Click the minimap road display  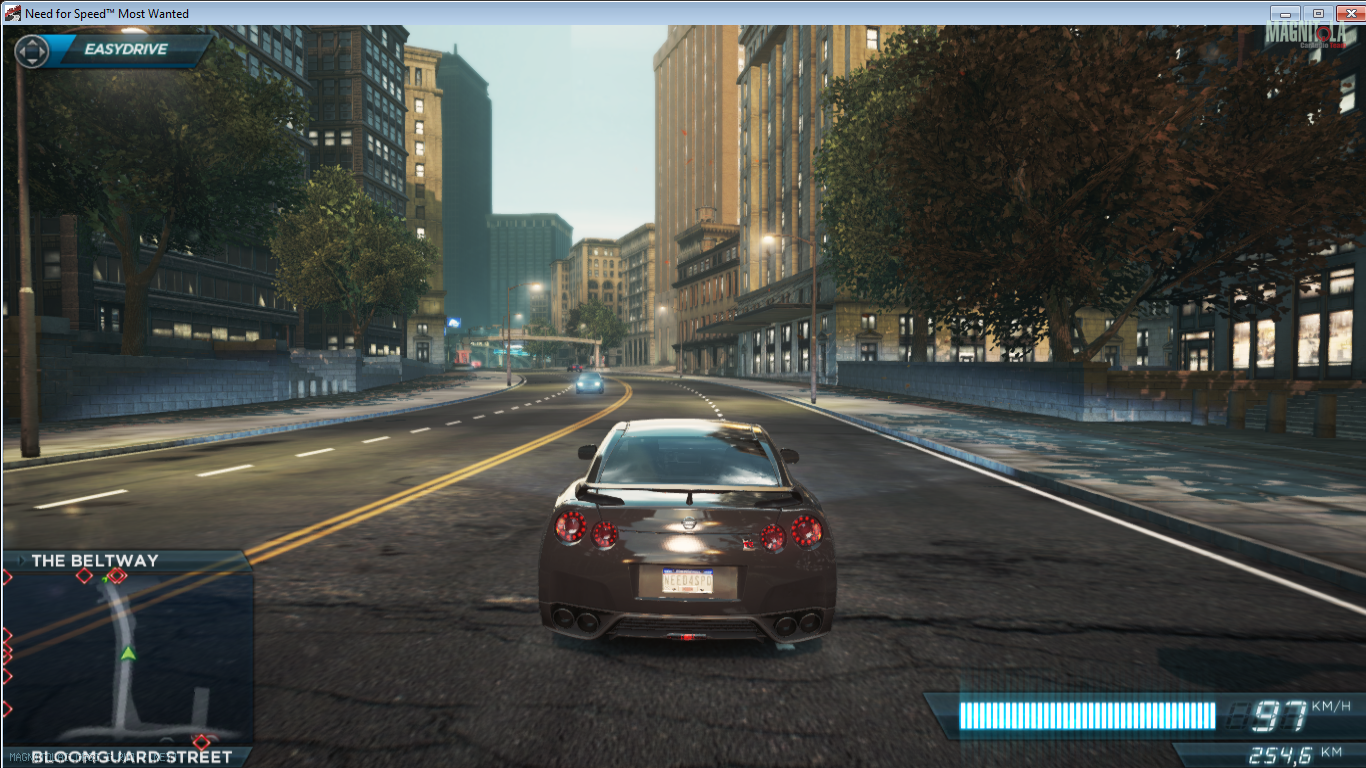pos(127,657)
